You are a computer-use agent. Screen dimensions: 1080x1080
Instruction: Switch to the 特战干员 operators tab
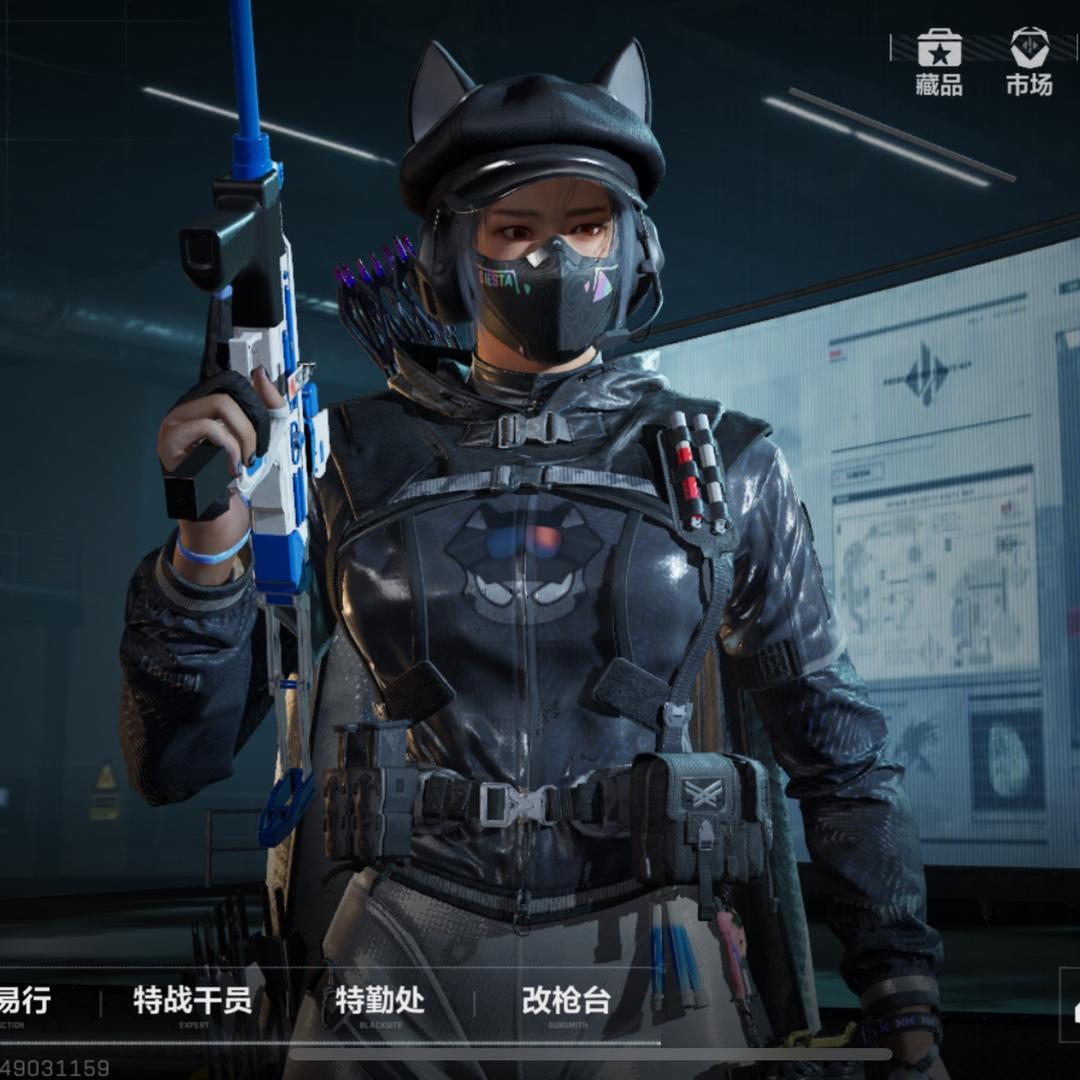(193, 1002)
